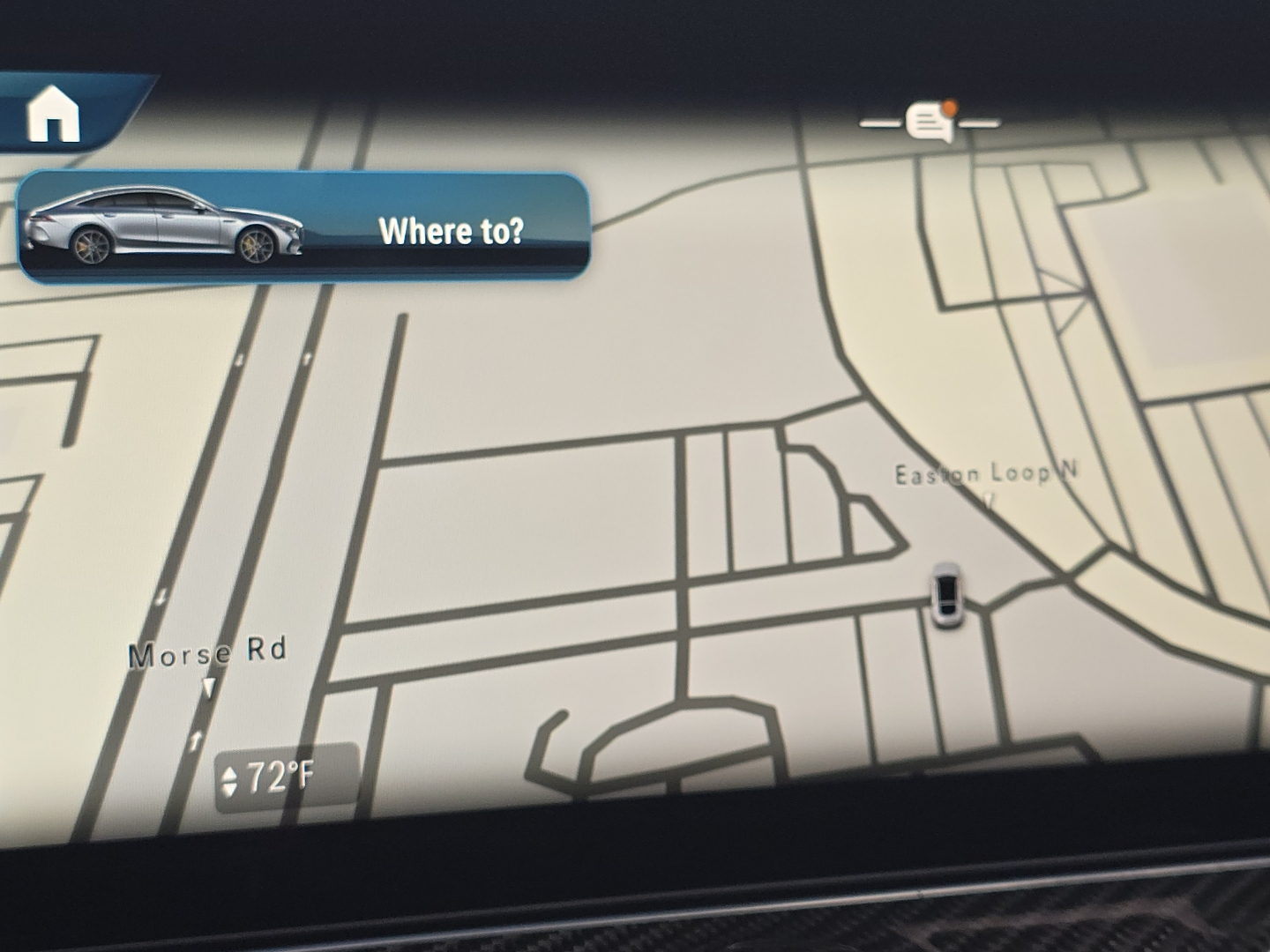Open the Where to? destination search
This screenshot has width=1270, height=952.
coord(453,232)
